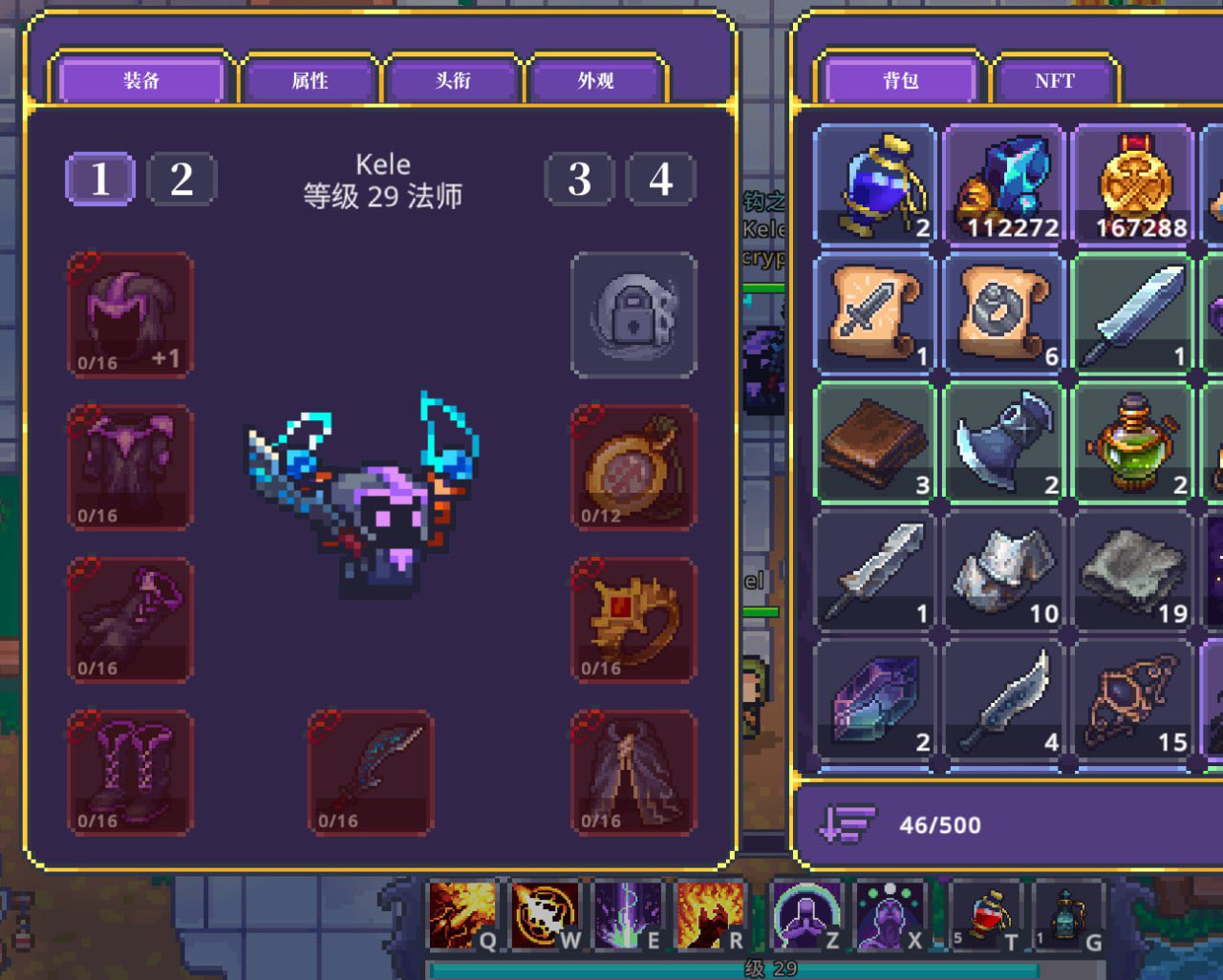
Task: Select the golden pocket watch amulet slot
Action: 633,467
